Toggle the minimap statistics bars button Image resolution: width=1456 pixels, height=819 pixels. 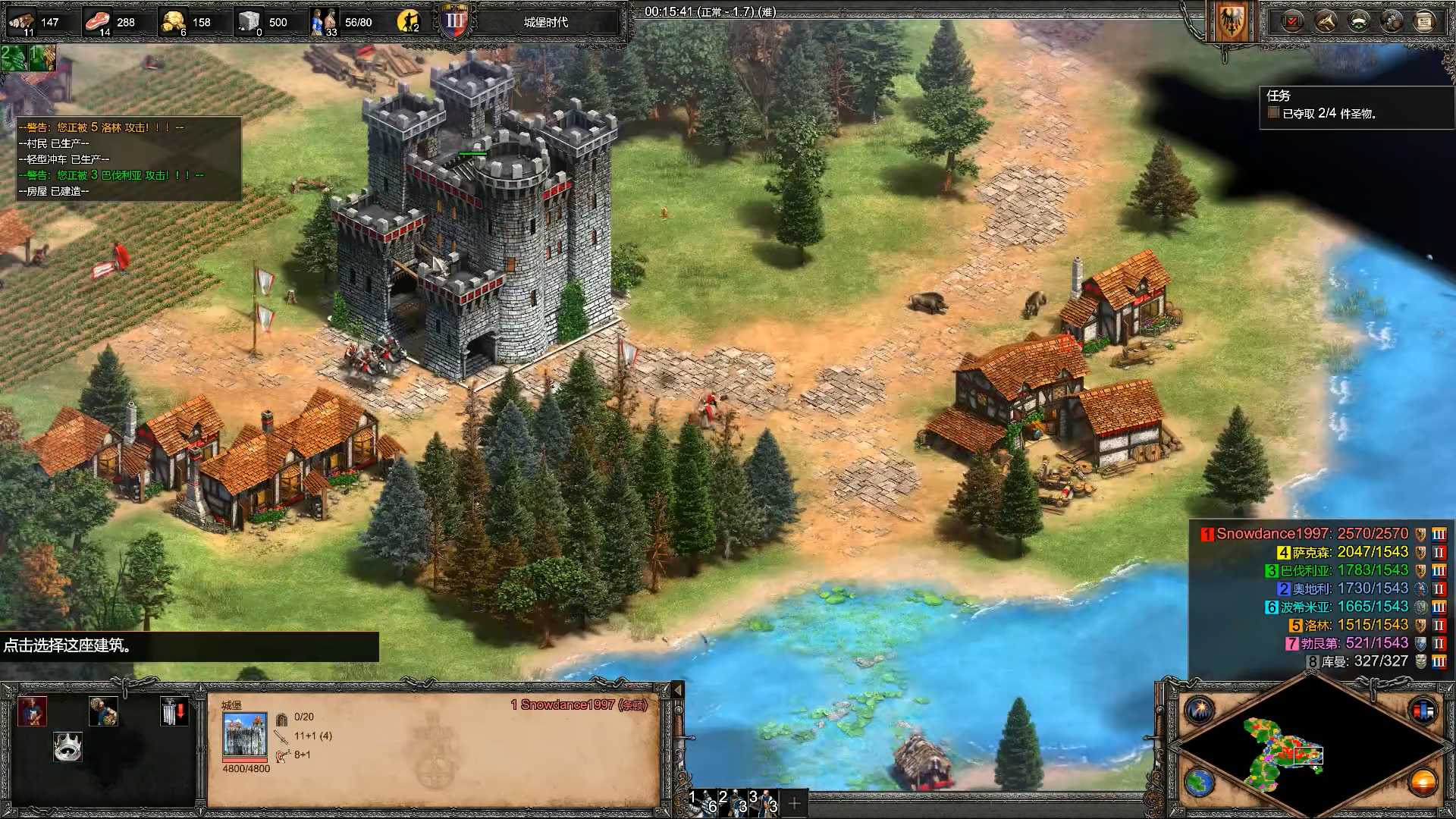pos(1423,711)
